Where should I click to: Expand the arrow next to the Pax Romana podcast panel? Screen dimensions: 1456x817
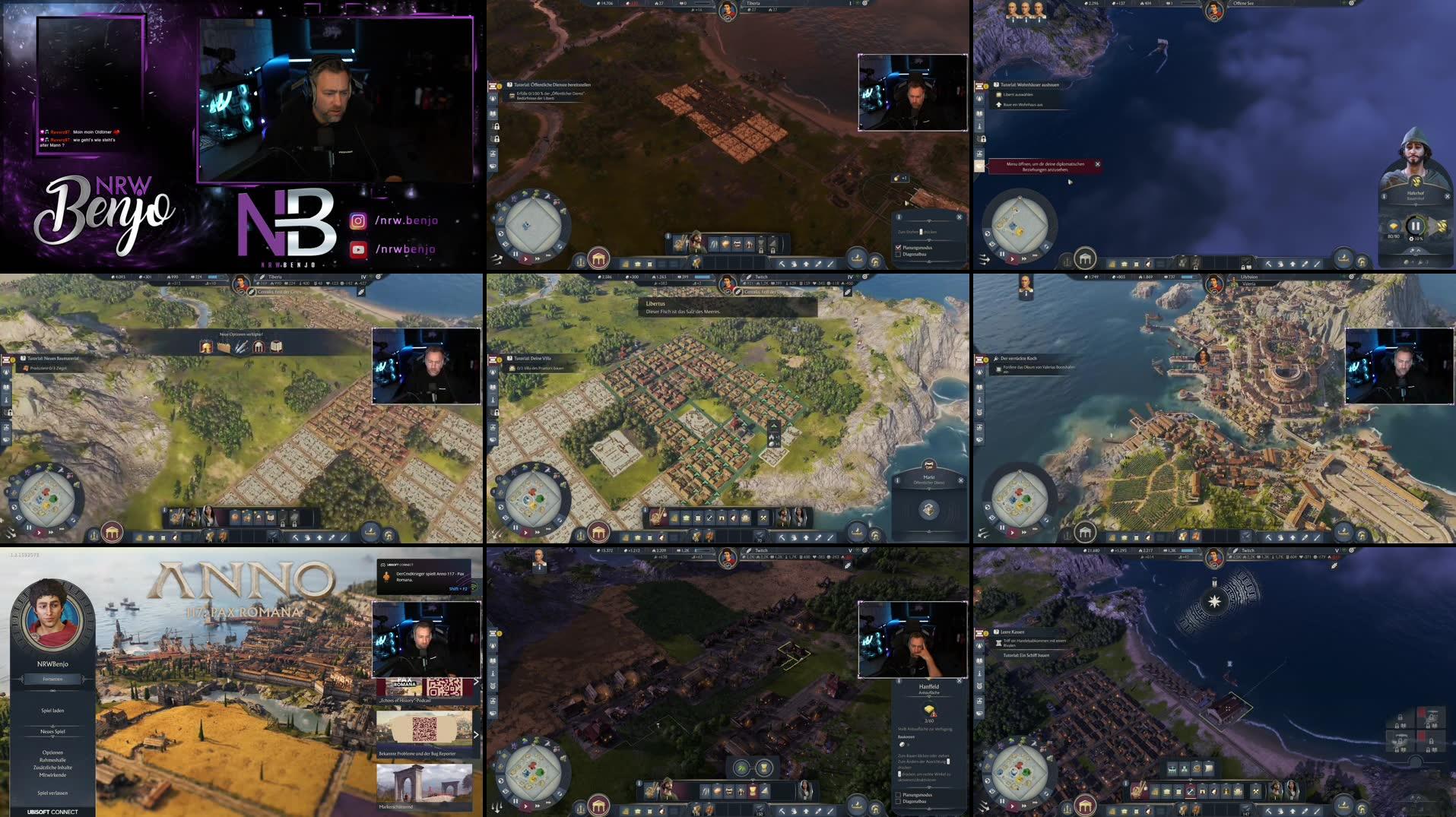tap(477, 681)
